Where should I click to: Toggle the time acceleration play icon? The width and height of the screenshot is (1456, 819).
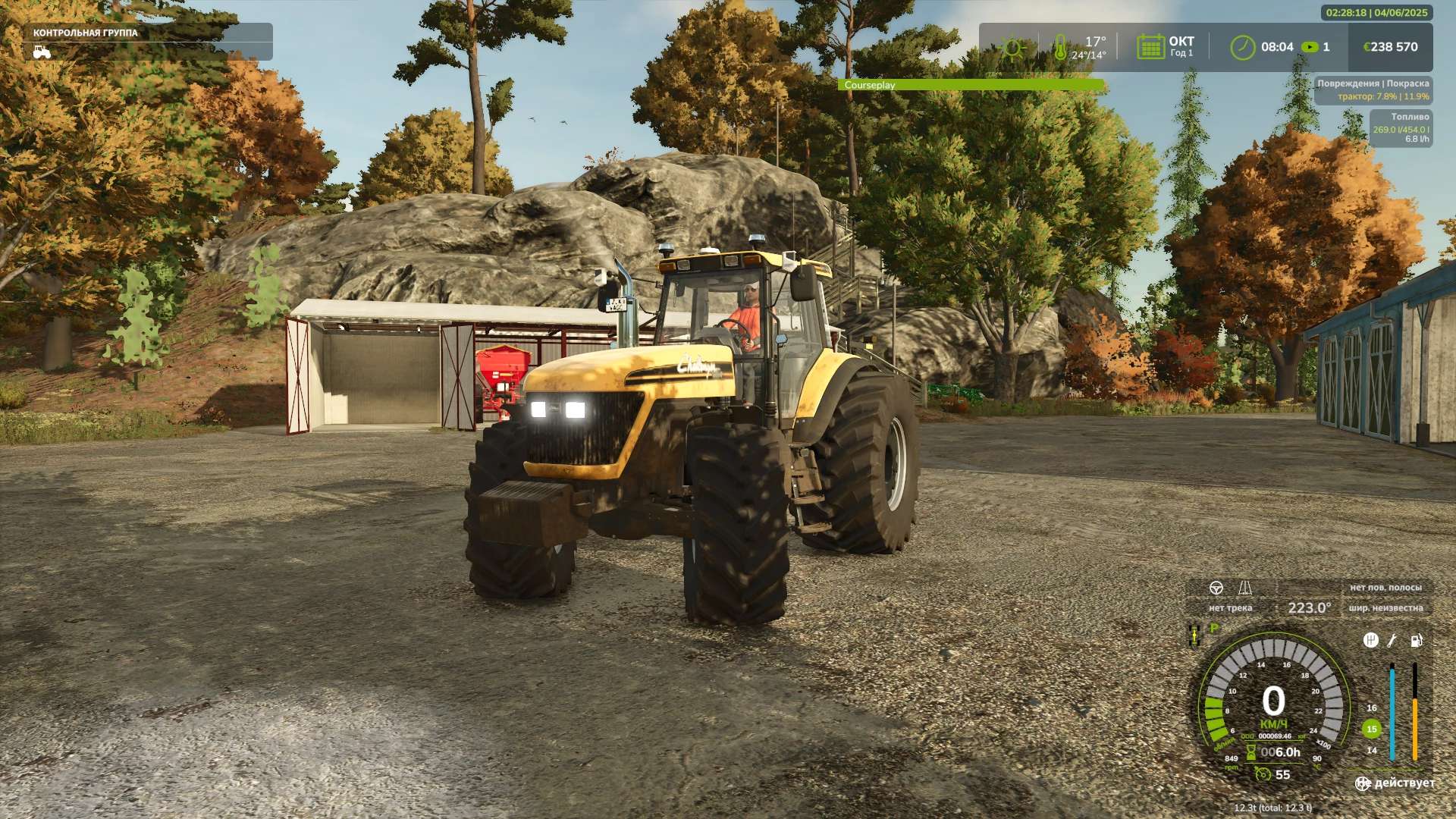(1309, 47)
